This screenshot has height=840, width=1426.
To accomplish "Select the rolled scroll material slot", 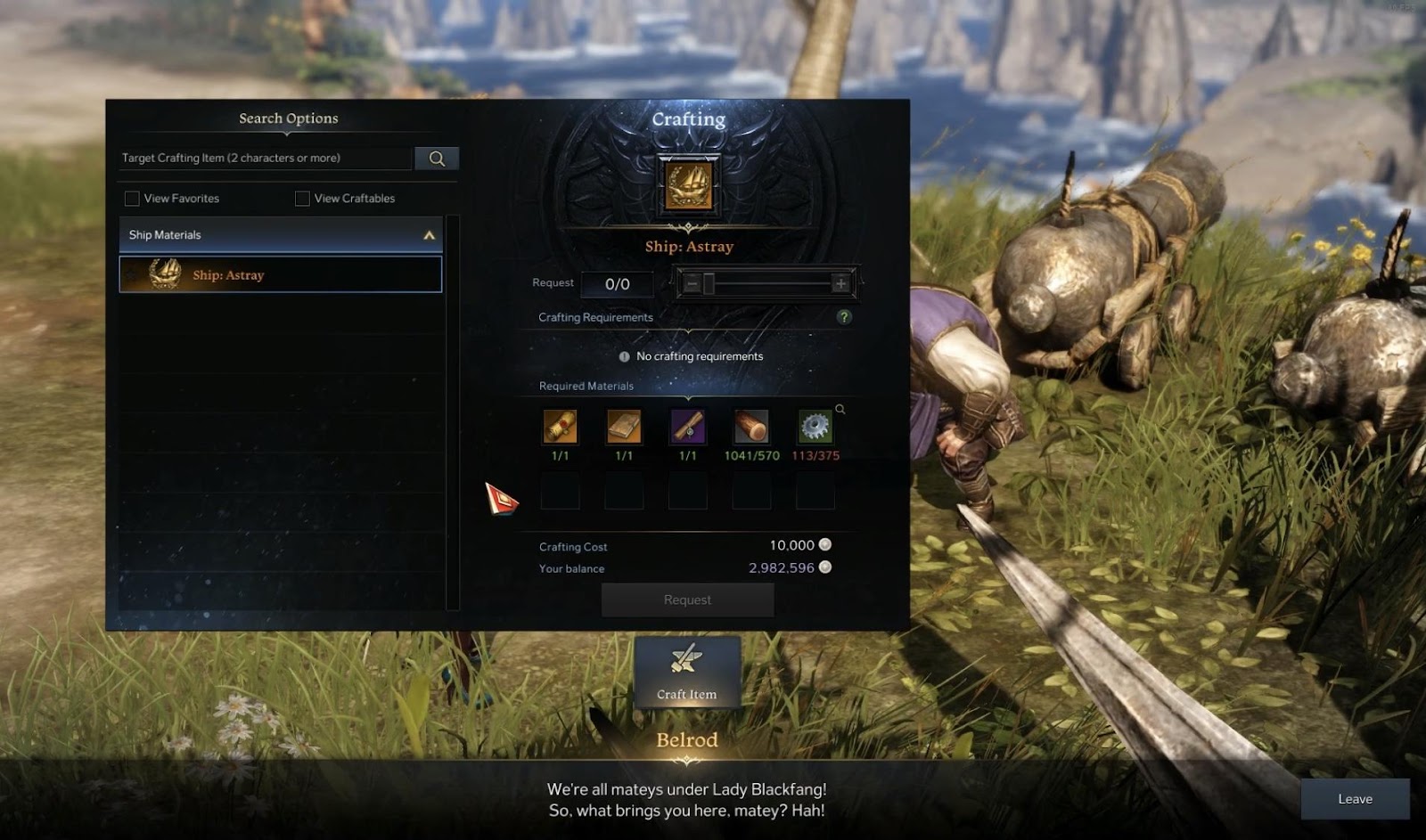I will 560,428.
